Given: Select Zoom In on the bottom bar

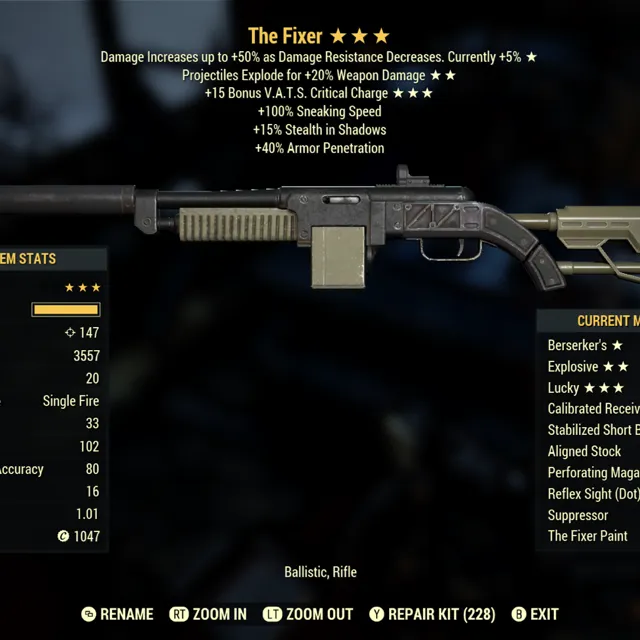Looking at the screenshot, I should [x=208, y=614].
